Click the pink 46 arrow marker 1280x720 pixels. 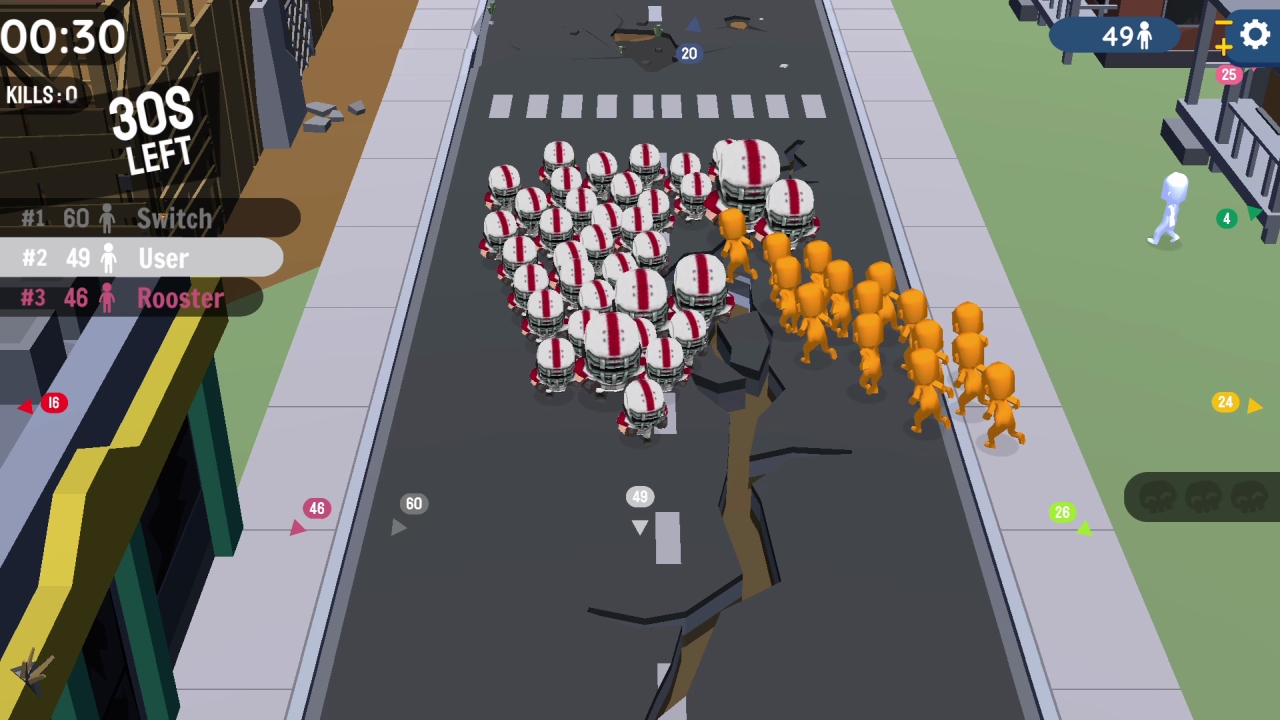click(316, 508)
